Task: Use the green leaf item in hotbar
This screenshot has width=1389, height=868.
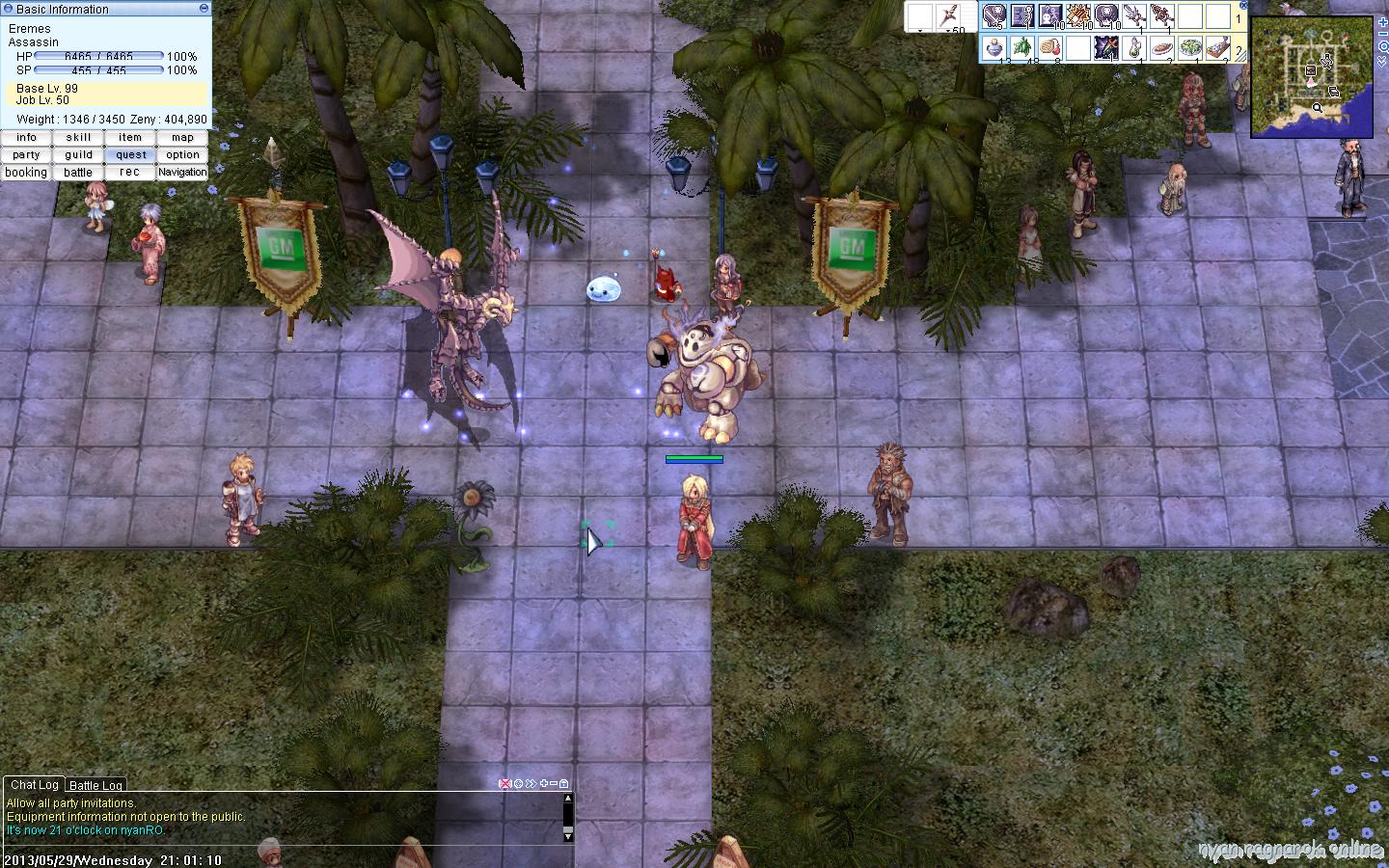Action: point(1022,46)
